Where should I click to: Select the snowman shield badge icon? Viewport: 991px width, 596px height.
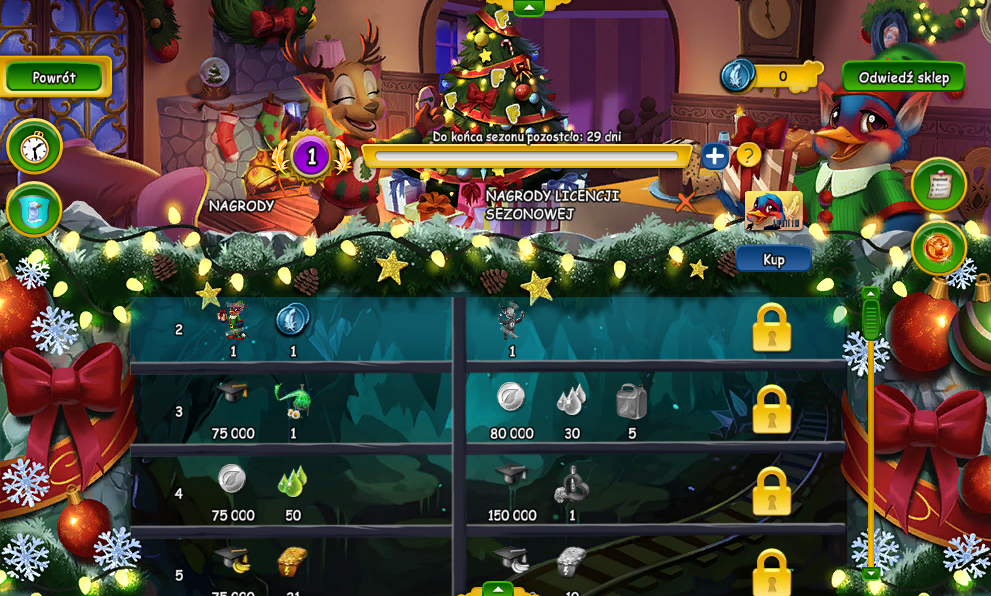pyautogui.click(x=34, y=211)
